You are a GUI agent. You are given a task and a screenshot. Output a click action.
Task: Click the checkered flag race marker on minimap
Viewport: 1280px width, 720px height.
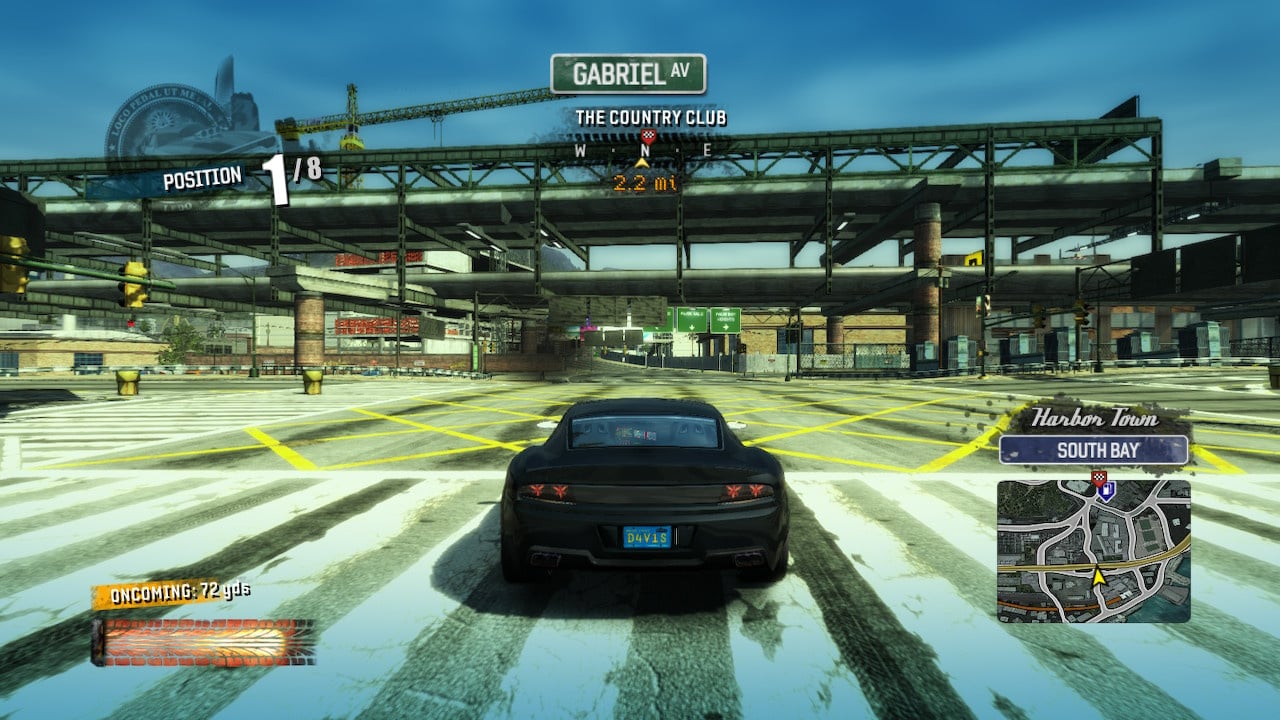click(1099, 477)
